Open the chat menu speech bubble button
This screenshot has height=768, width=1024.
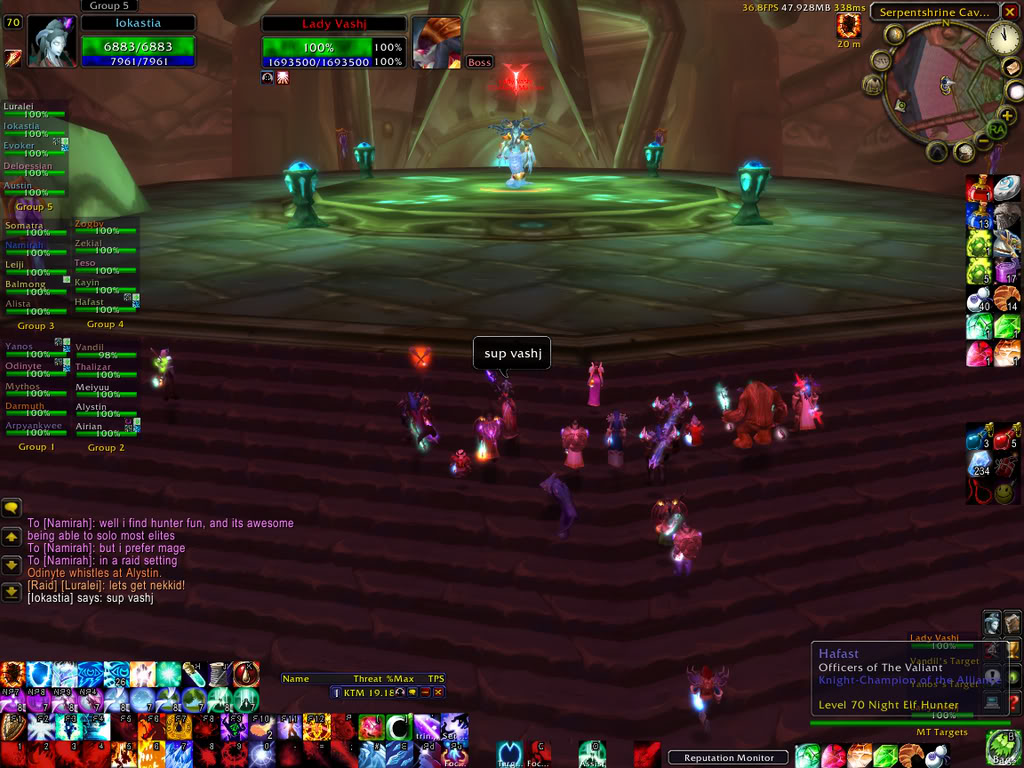point(12,508)
